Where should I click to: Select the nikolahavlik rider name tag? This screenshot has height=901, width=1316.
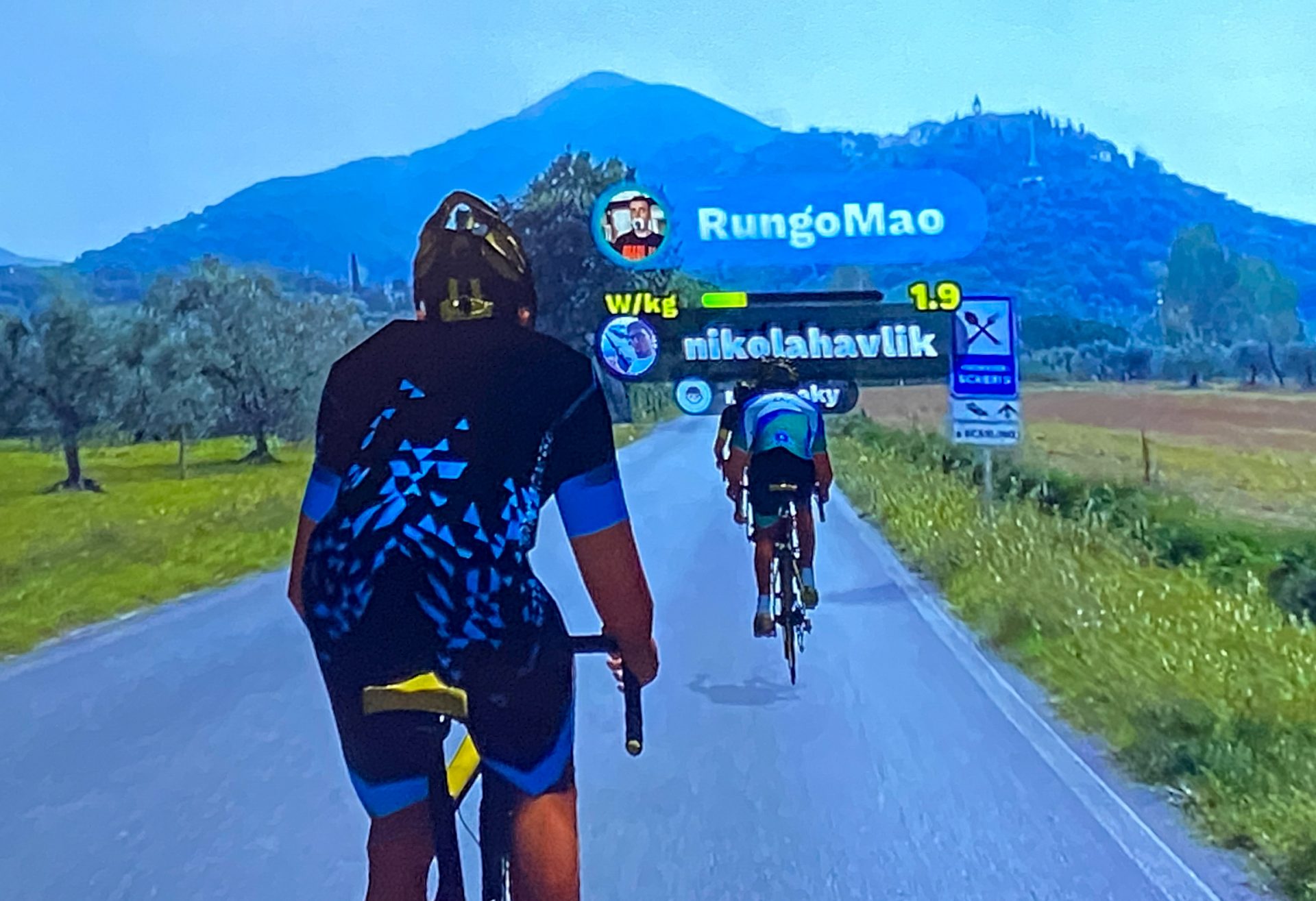(x=810, y=344)
